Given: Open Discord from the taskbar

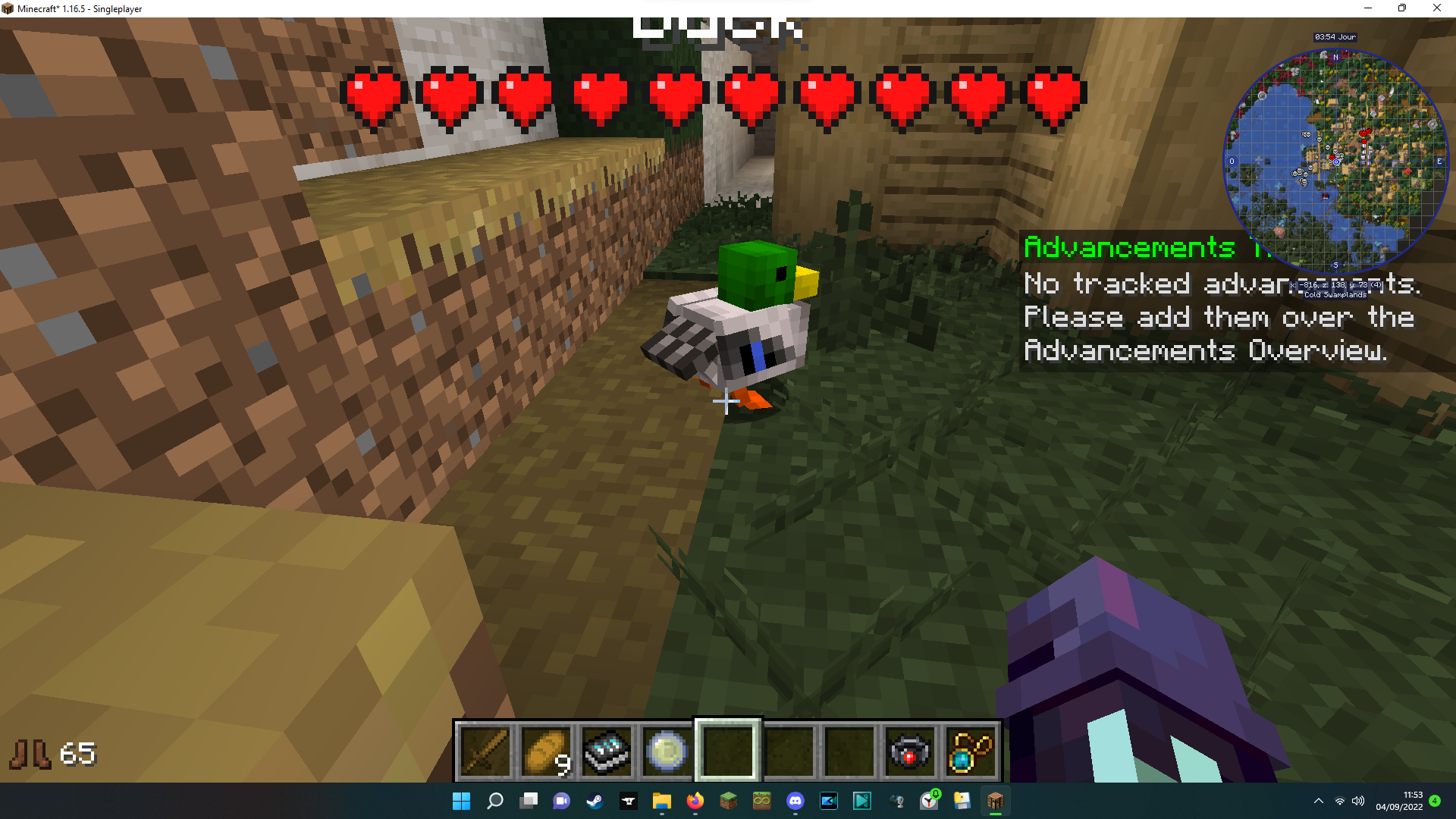Looking at the screenshot, I should (x=795, y=801).
